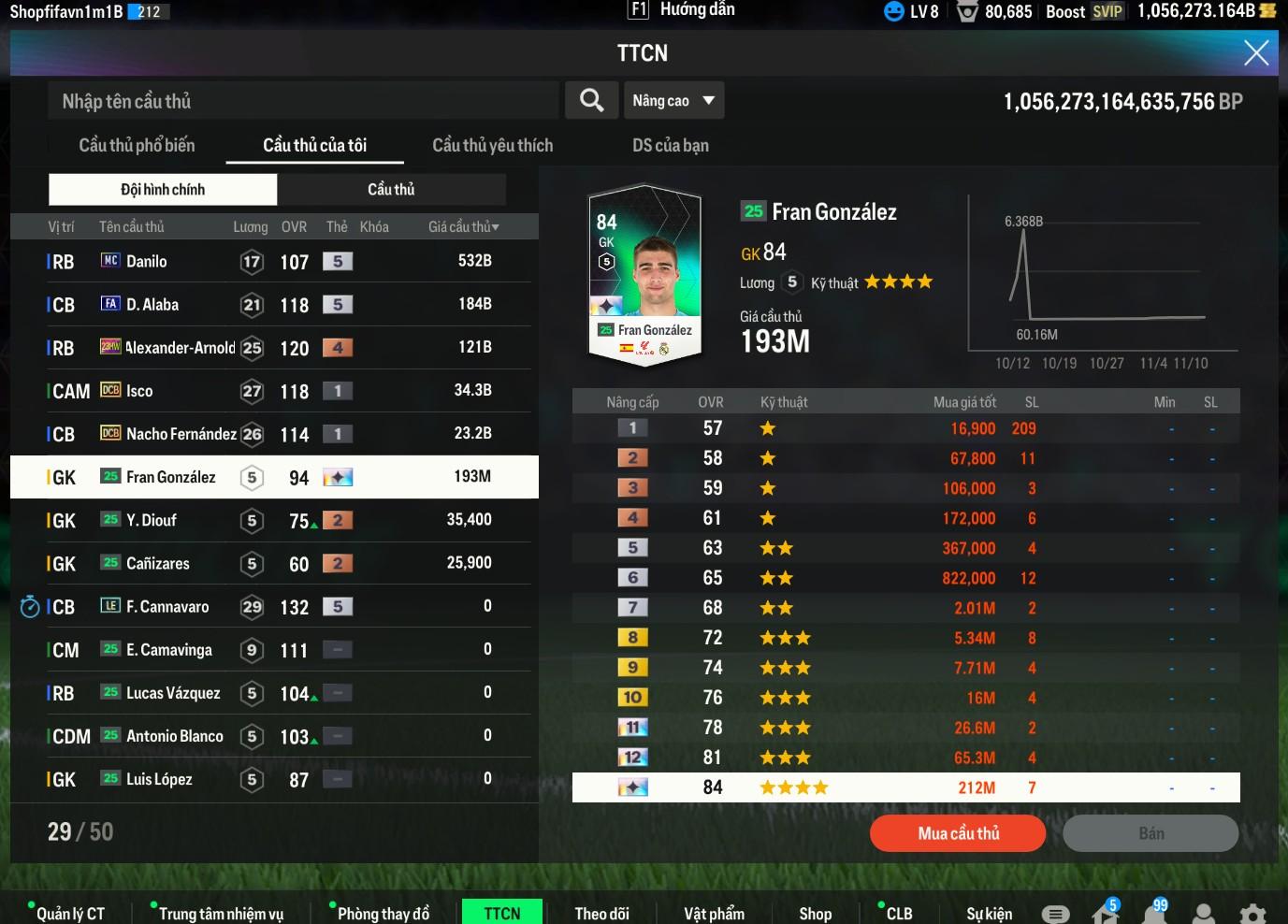Open the Nâng cao dropdown
1288x924 pixels.
[x=673, y=101]
